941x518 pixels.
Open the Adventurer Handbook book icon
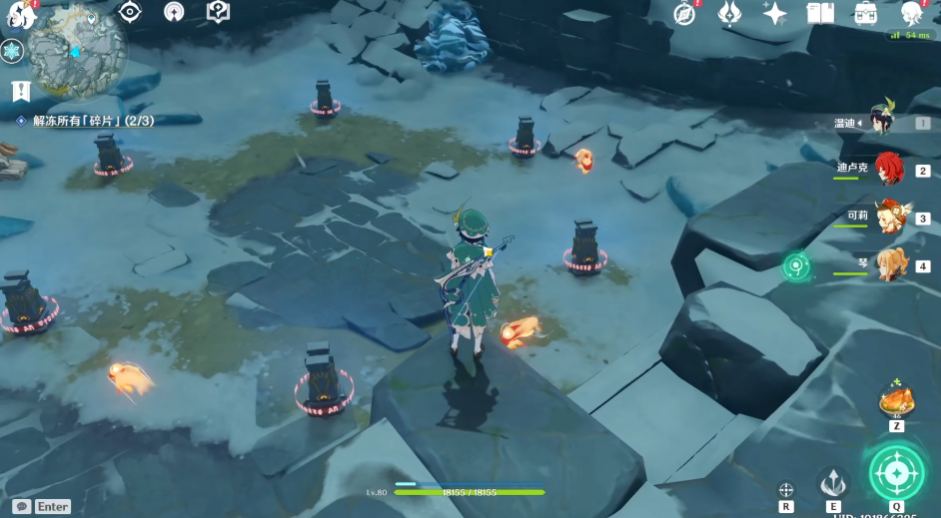[820, 13]
